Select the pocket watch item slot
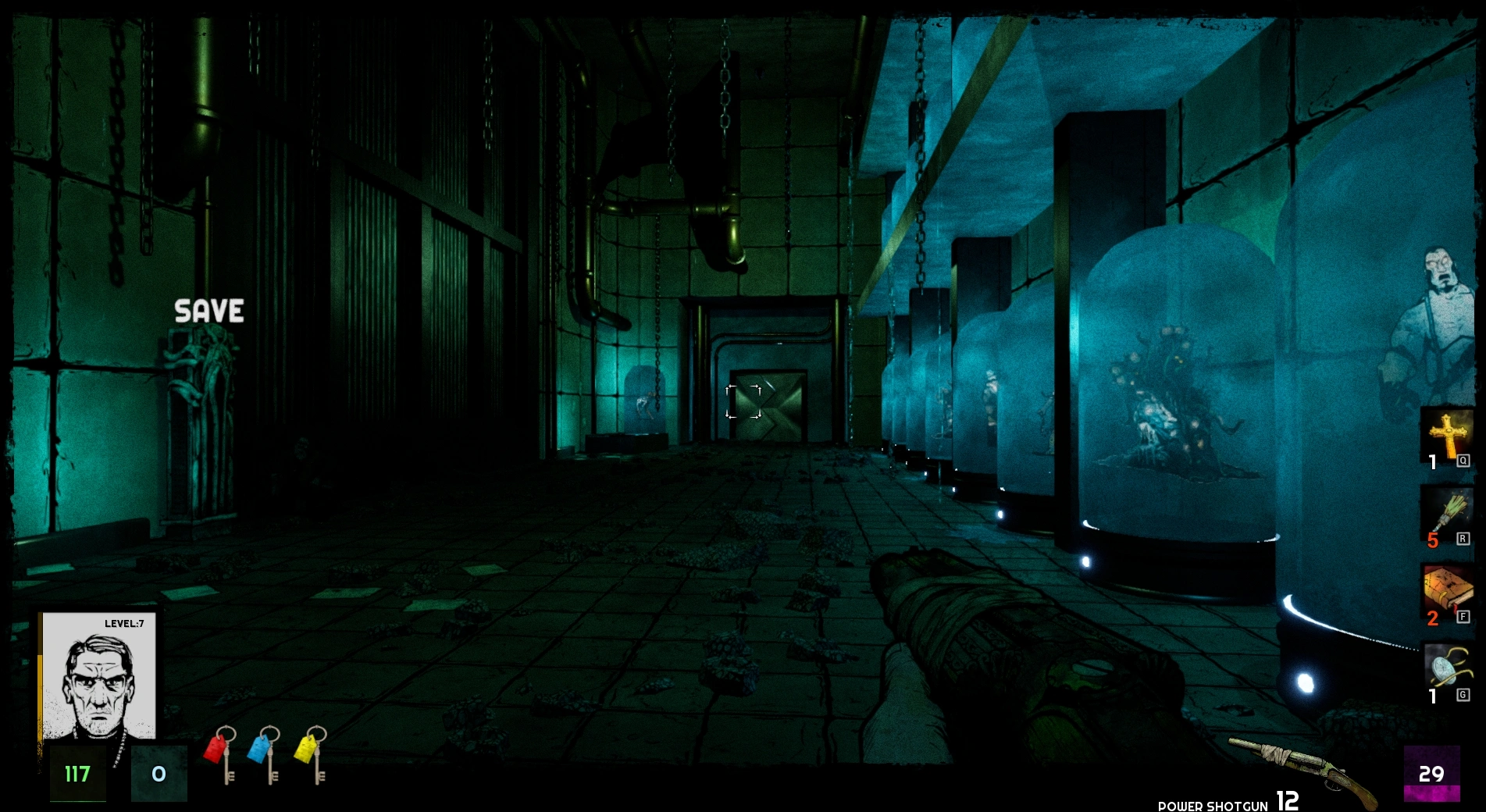Screen dimensions: 1486x812 (x=1446, y=671)
